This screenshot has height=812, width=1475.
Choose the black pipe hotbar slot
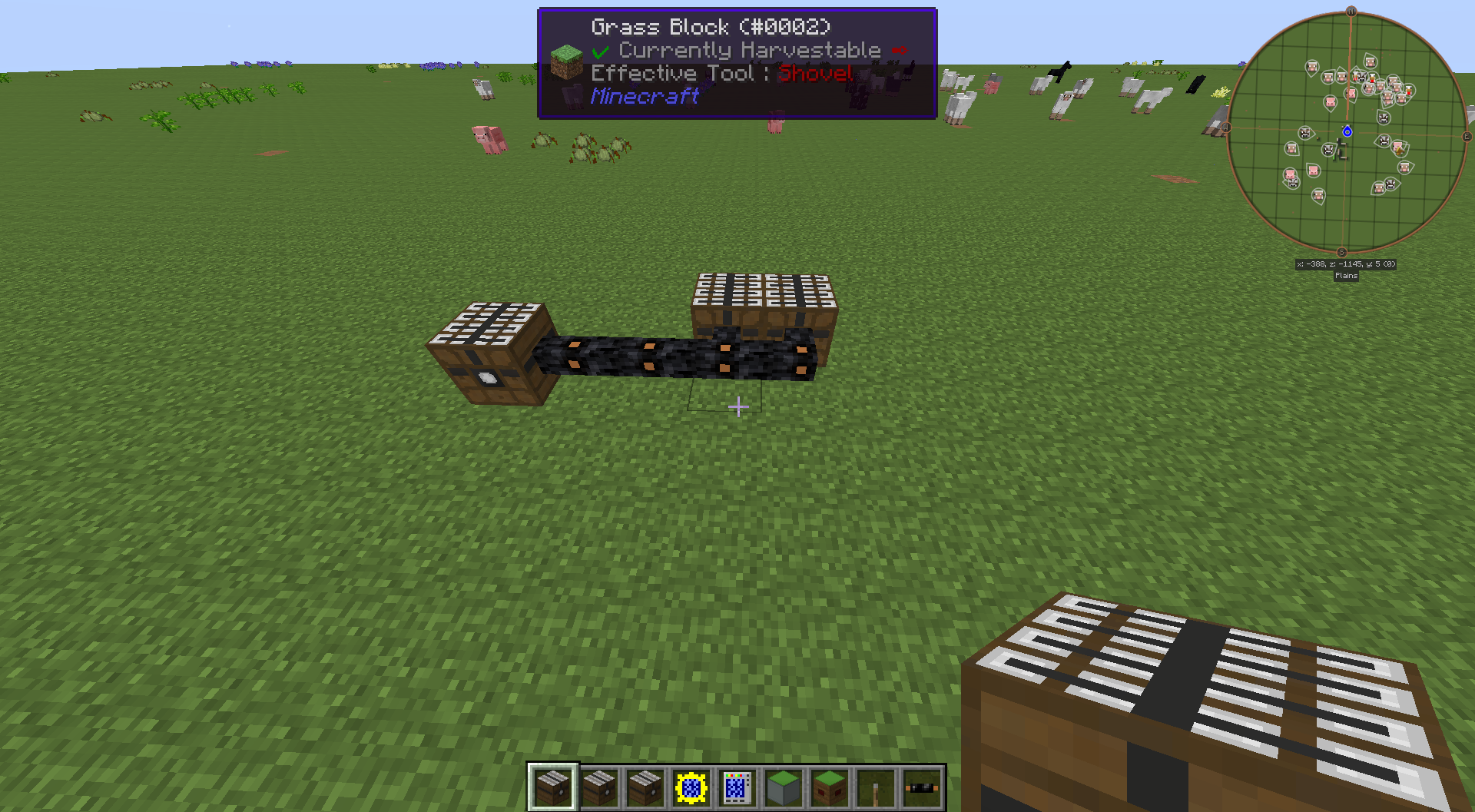pos(922,787)
